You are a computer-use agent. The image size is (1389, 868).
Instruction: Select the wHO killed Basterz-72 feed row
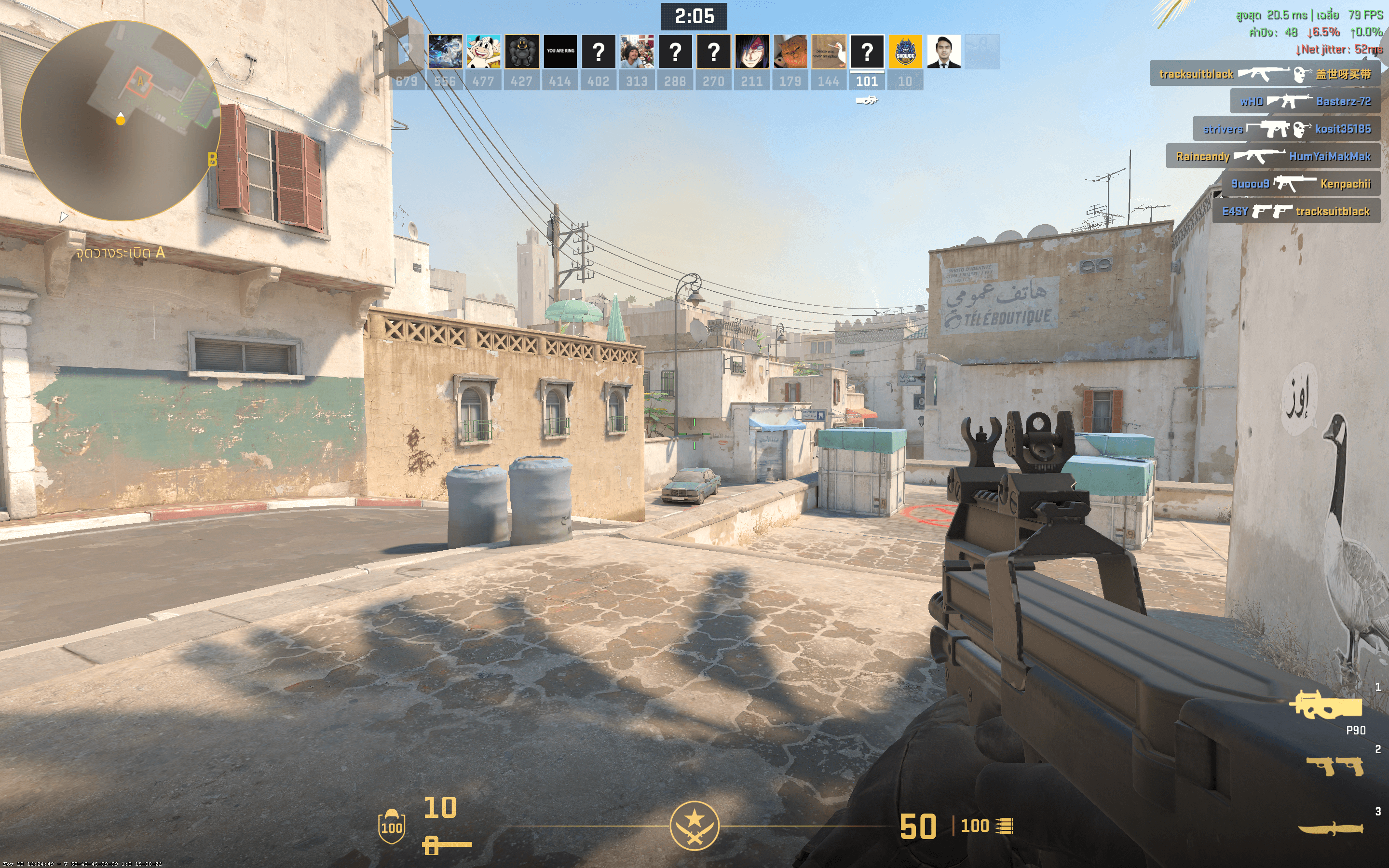pyautogui.click(x=1305, y=102)
